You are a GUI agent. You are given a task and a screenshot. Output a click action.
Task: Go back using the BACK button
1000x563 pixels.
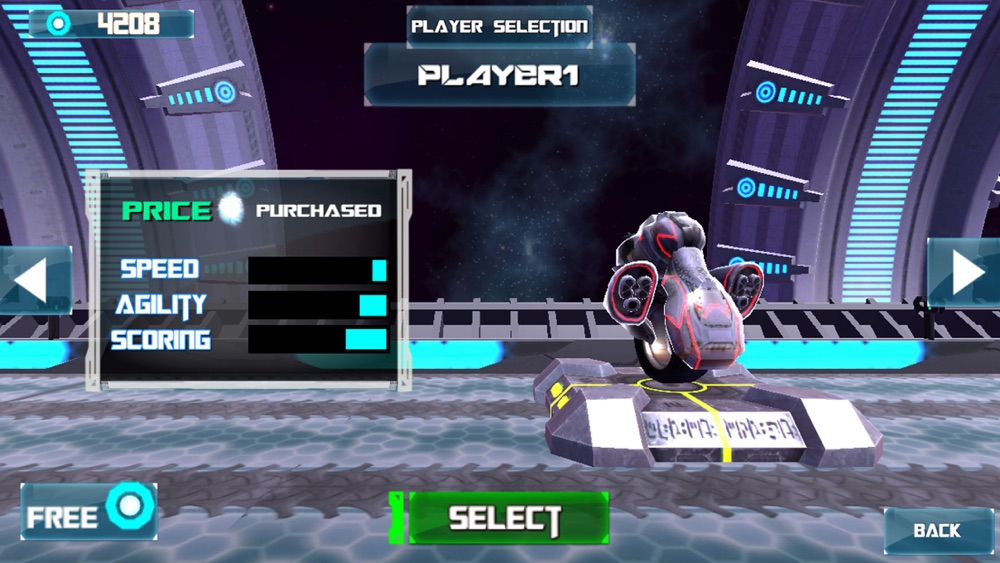pyautogui.click(x=936, y=530)
